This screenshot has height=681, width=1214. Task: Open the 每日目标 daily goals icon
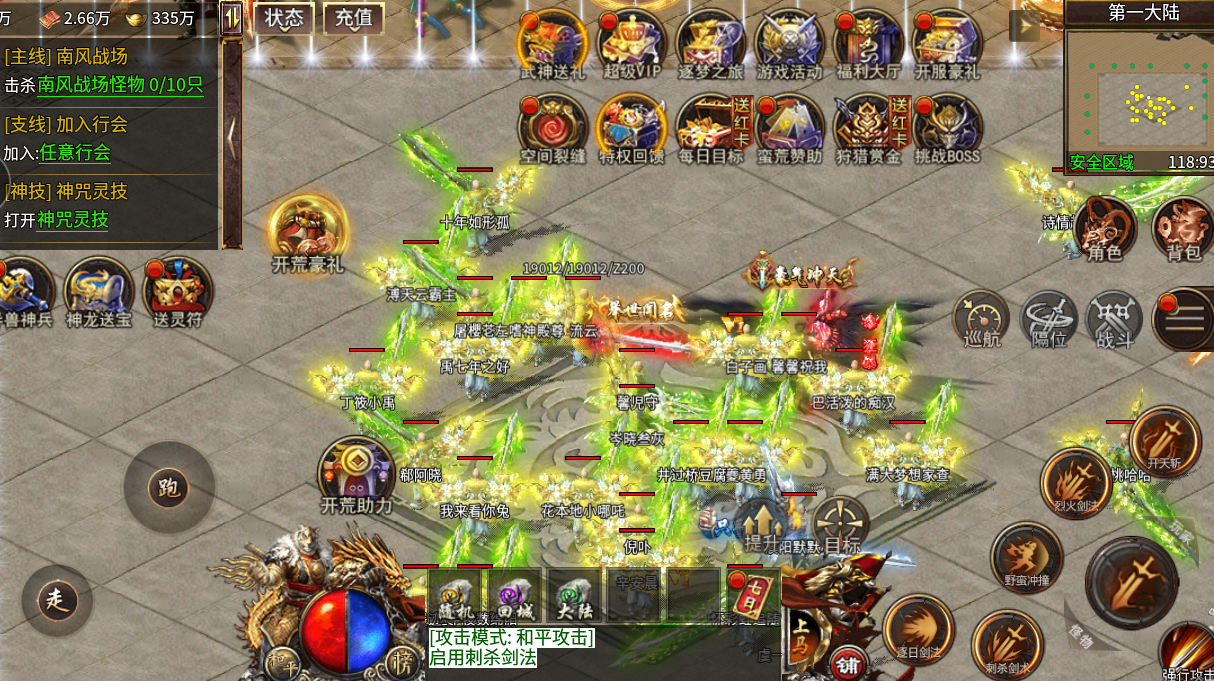711,126
